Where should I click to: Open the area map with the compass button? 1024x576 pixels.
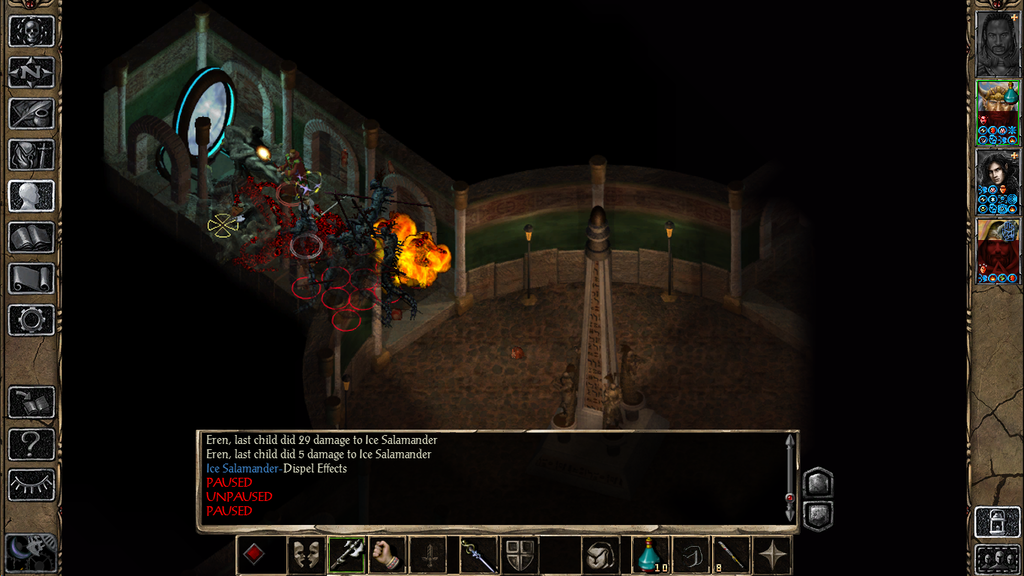pyautogui.click(x=31, y=72)
